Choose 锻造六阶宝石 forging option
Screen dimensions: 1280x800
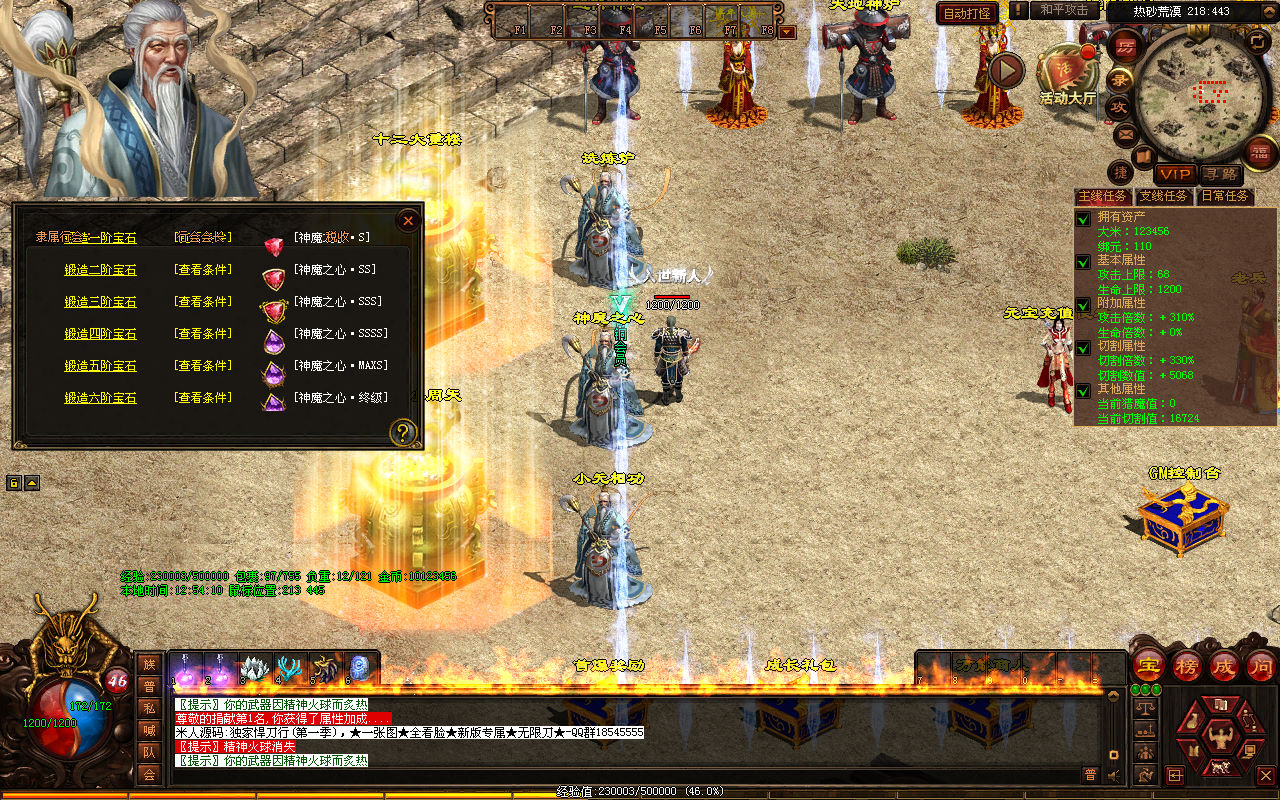[x=100, y=398]
